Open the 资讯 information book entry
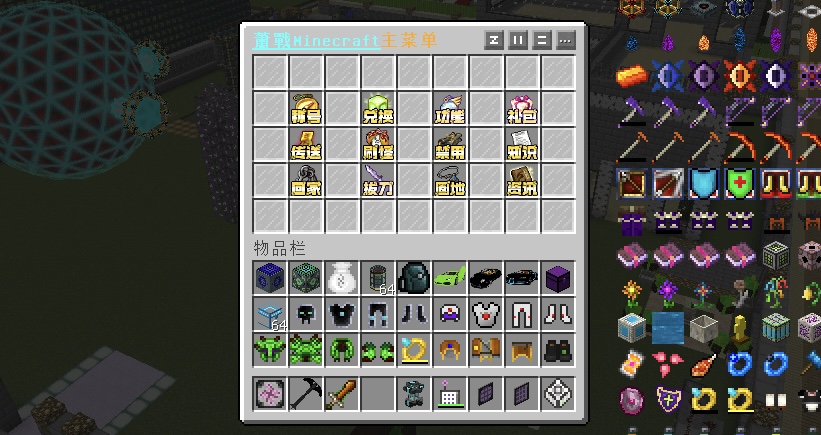Viewport: 821px width, 435px height. tap(521, 181)
